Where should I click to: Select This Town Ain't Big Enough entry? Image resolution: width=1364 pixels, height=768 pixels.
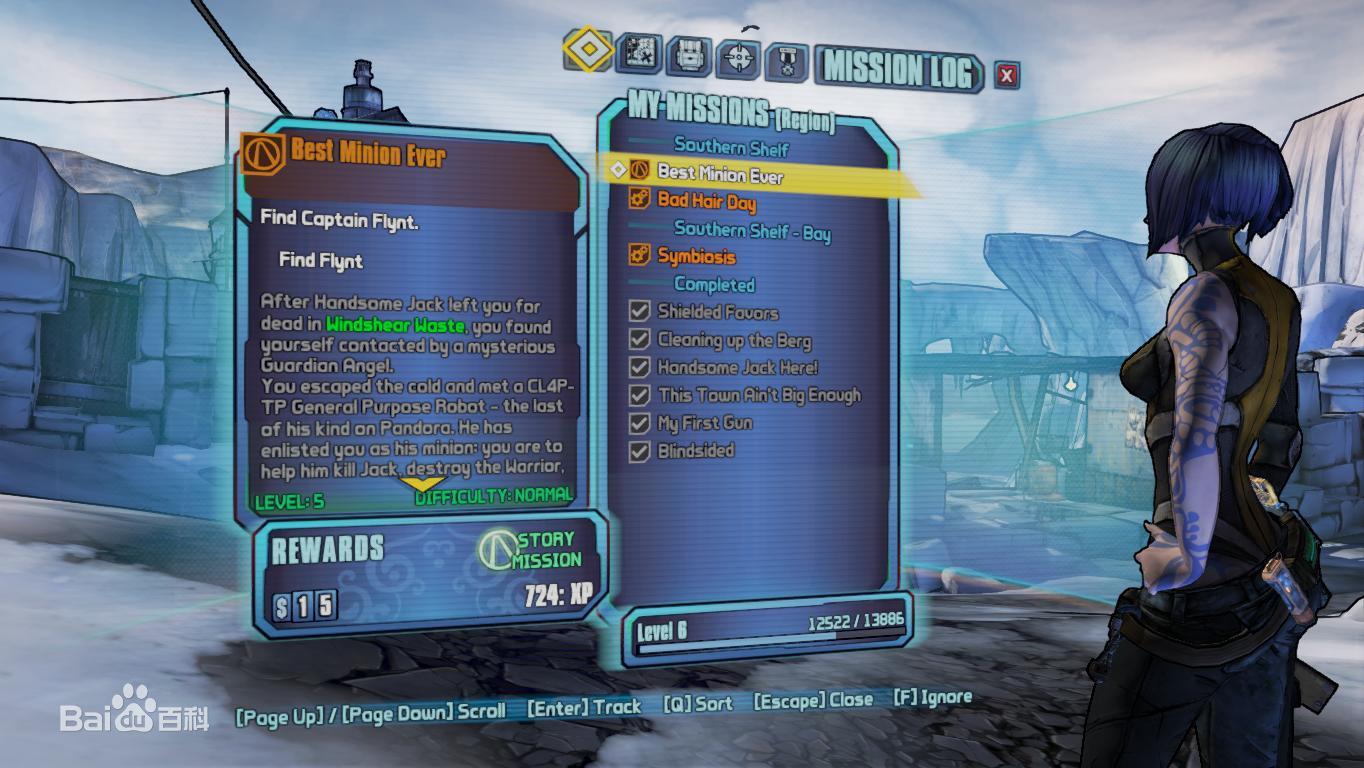[x=758, y=395]
